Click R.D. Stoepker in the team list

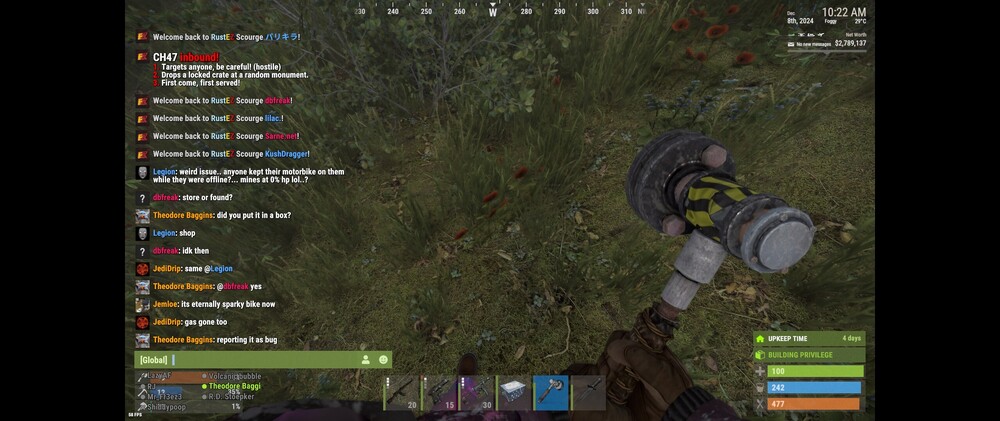click(x=230, y=397)
